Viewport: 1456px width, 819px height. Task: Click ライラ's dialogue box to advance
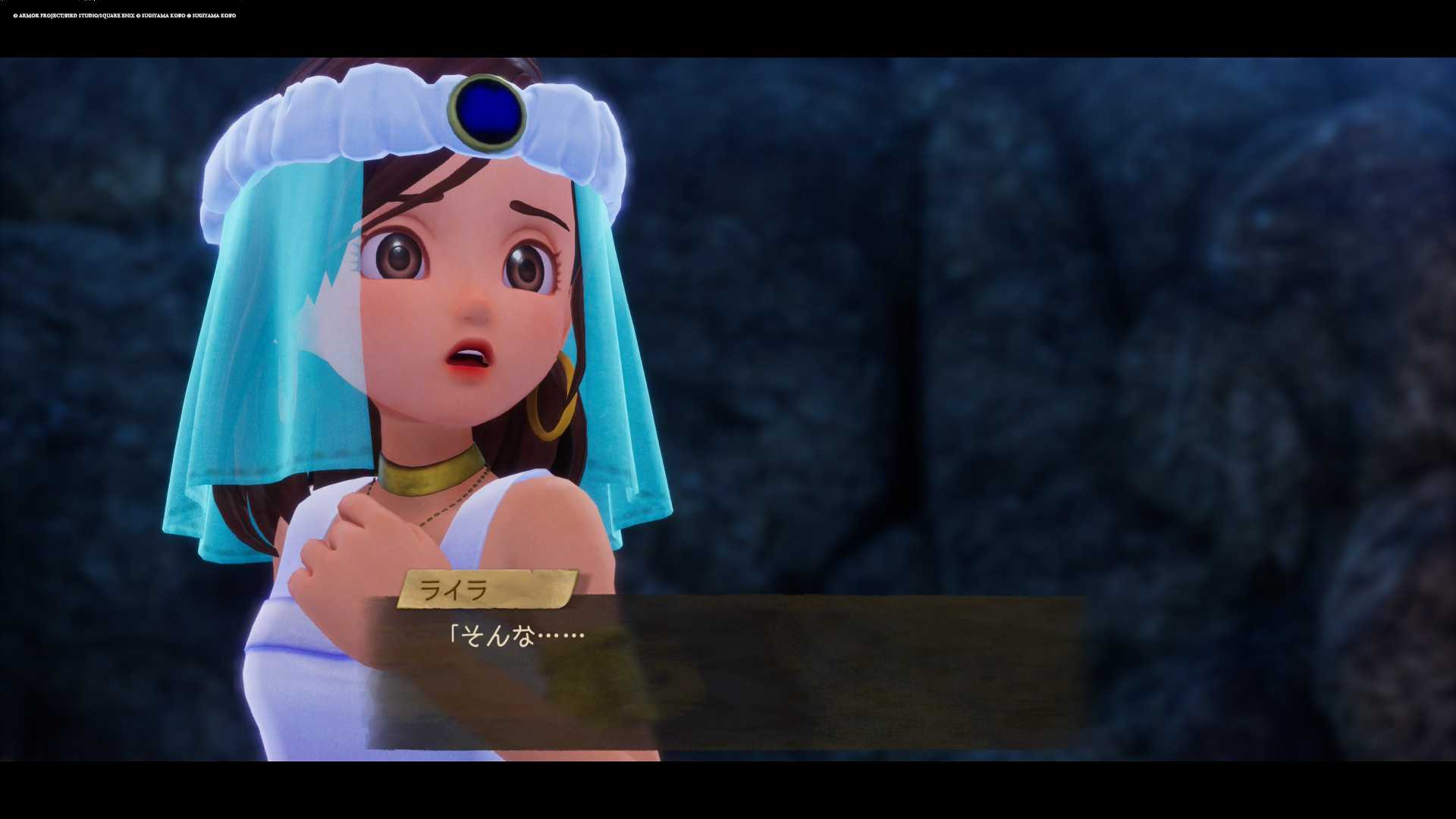coord(726,671)
